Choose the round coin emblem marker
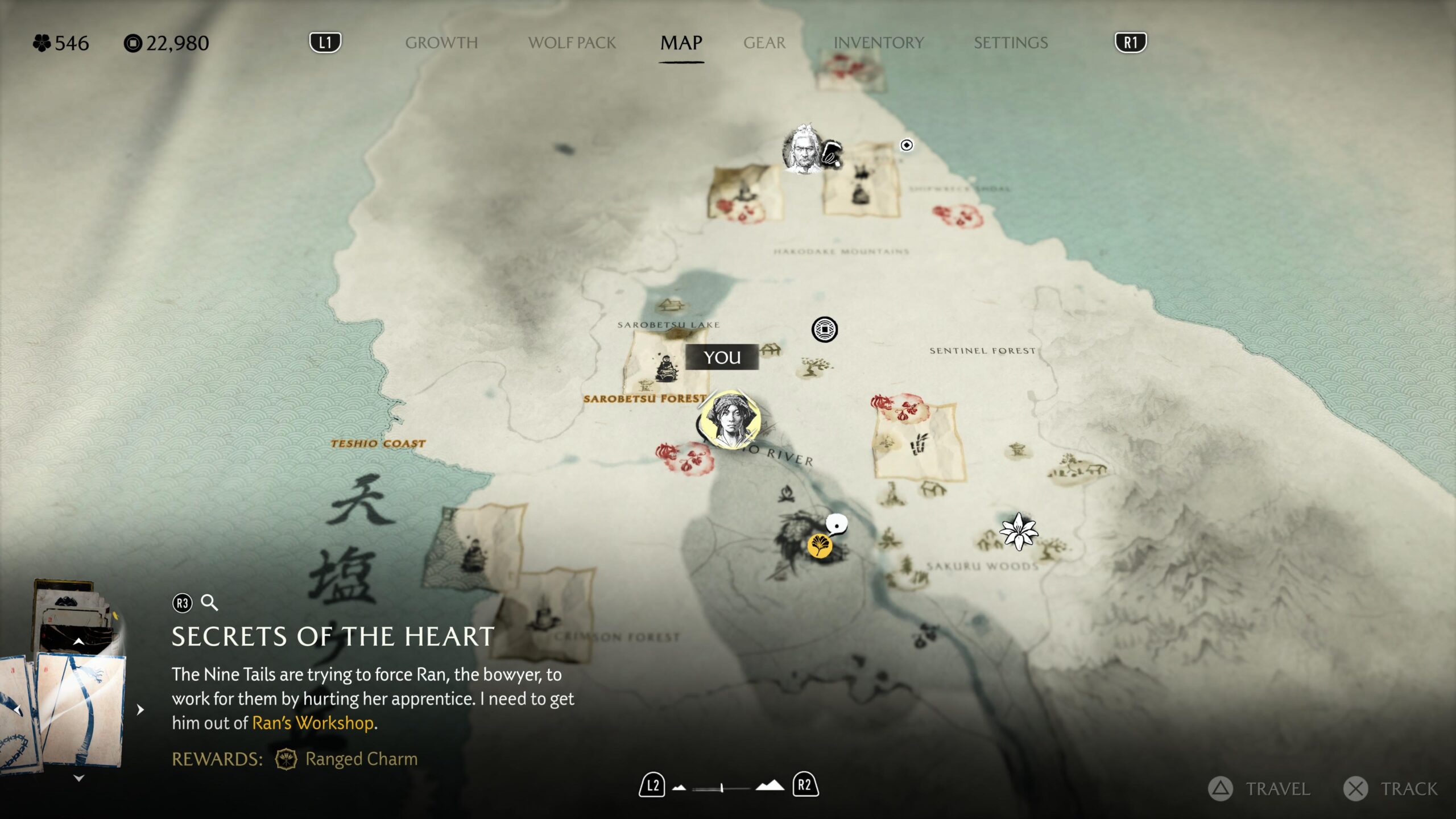This screenshot has width=1456, height=819. pyautogui.click(x=824, y=329)
